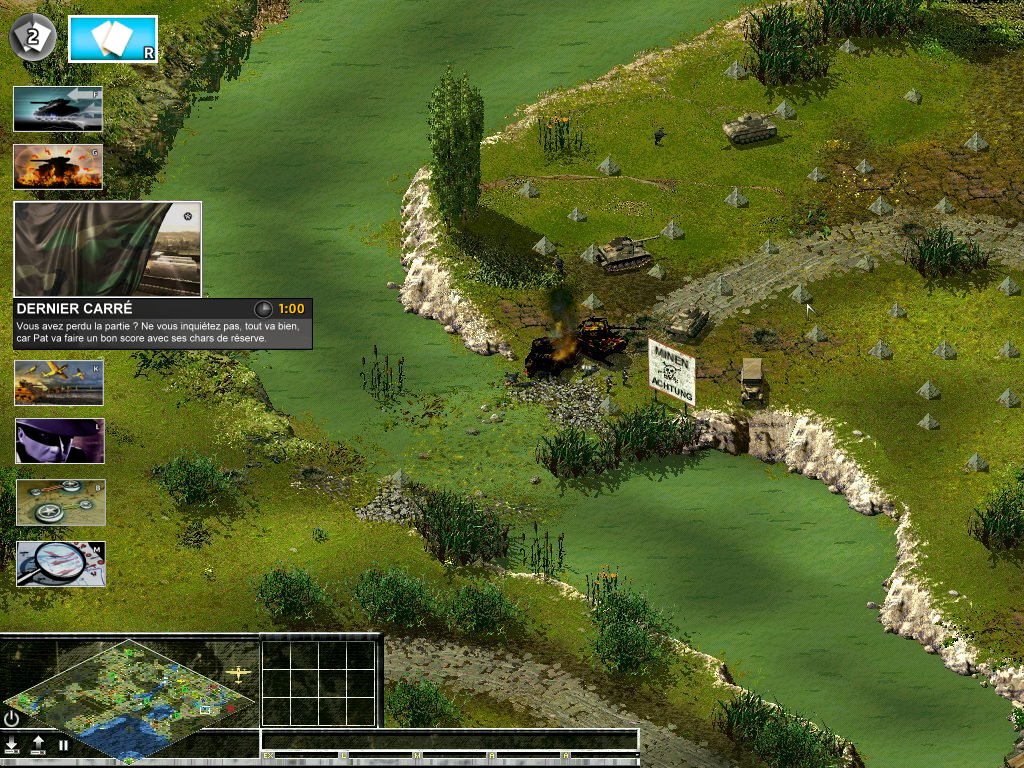Select the yellow airplane icon near minimap
This screenshot has width=1024, height=768.
tap(238, 674)
